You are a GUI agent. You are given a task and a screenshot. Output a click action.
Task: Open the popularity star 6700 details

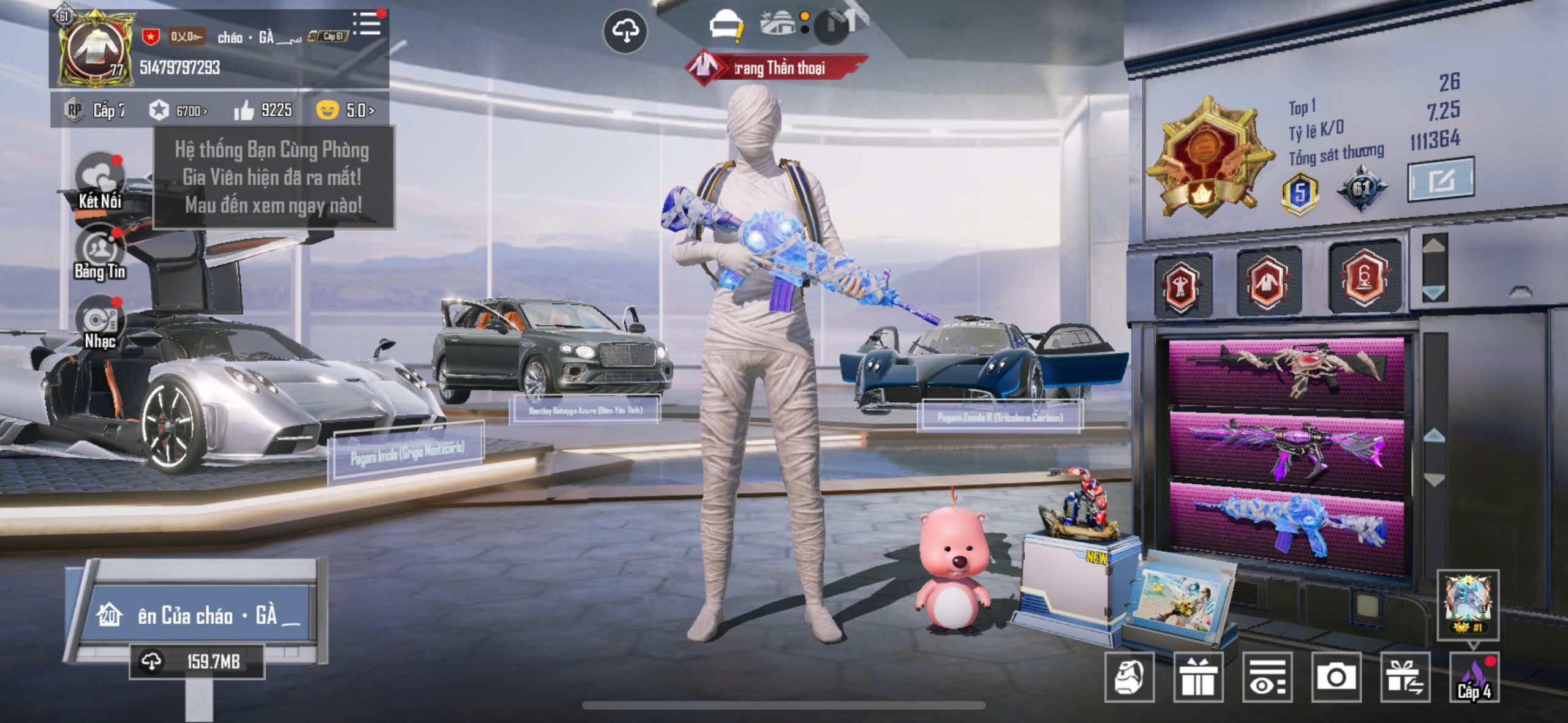coord(178,111)
